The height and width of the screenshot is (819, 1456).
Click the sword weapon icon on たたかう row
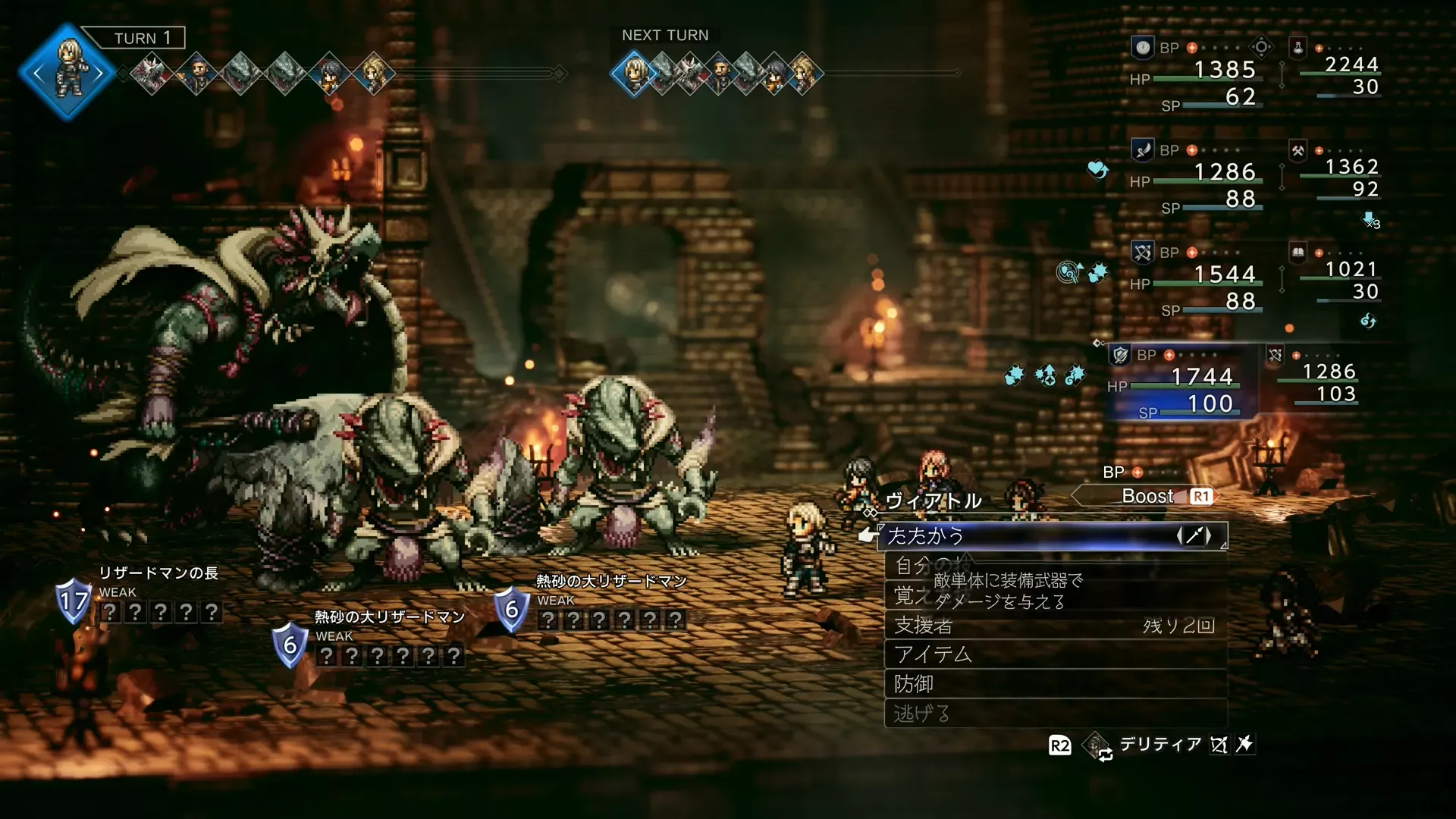(x=1194, y=536)
